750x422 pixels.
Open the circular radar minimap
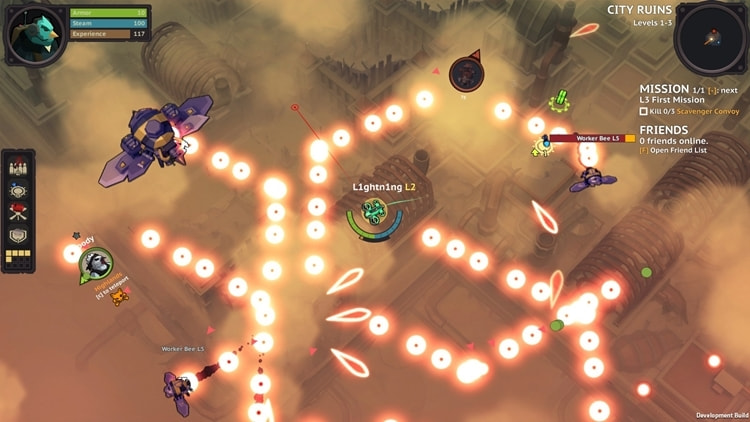pos(711,38)
